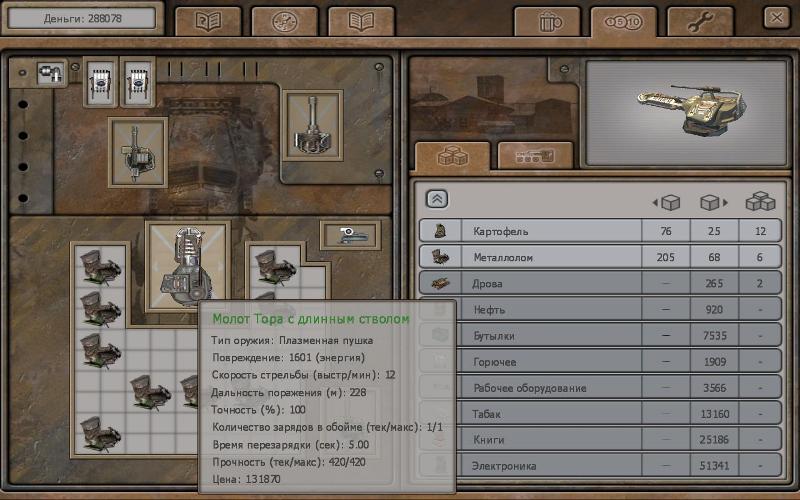800x500 pixels.
Task: Click the fuel pump icon button
Action: tap(50, 72)
